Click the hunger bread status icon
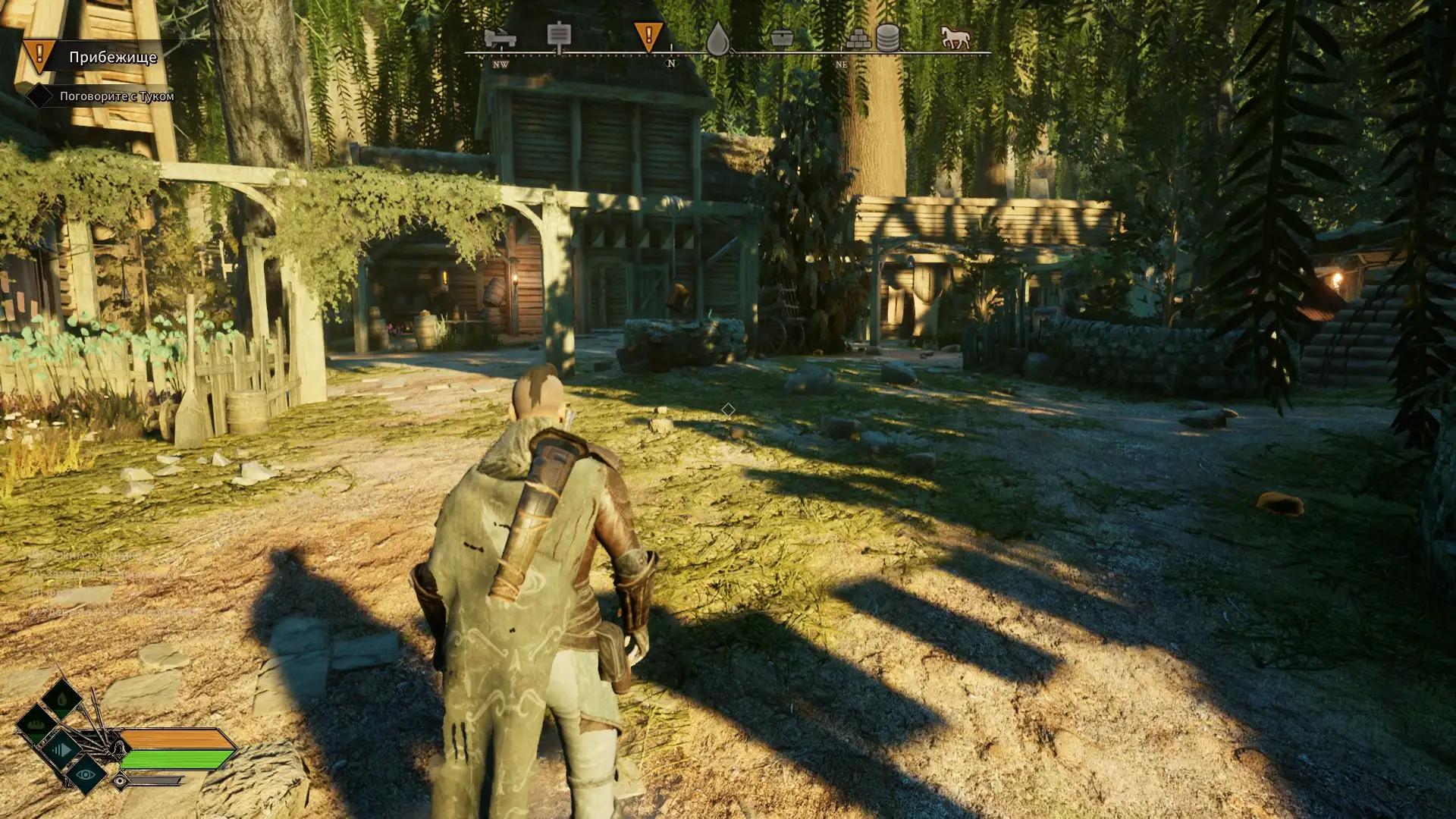 click(36, 724)
